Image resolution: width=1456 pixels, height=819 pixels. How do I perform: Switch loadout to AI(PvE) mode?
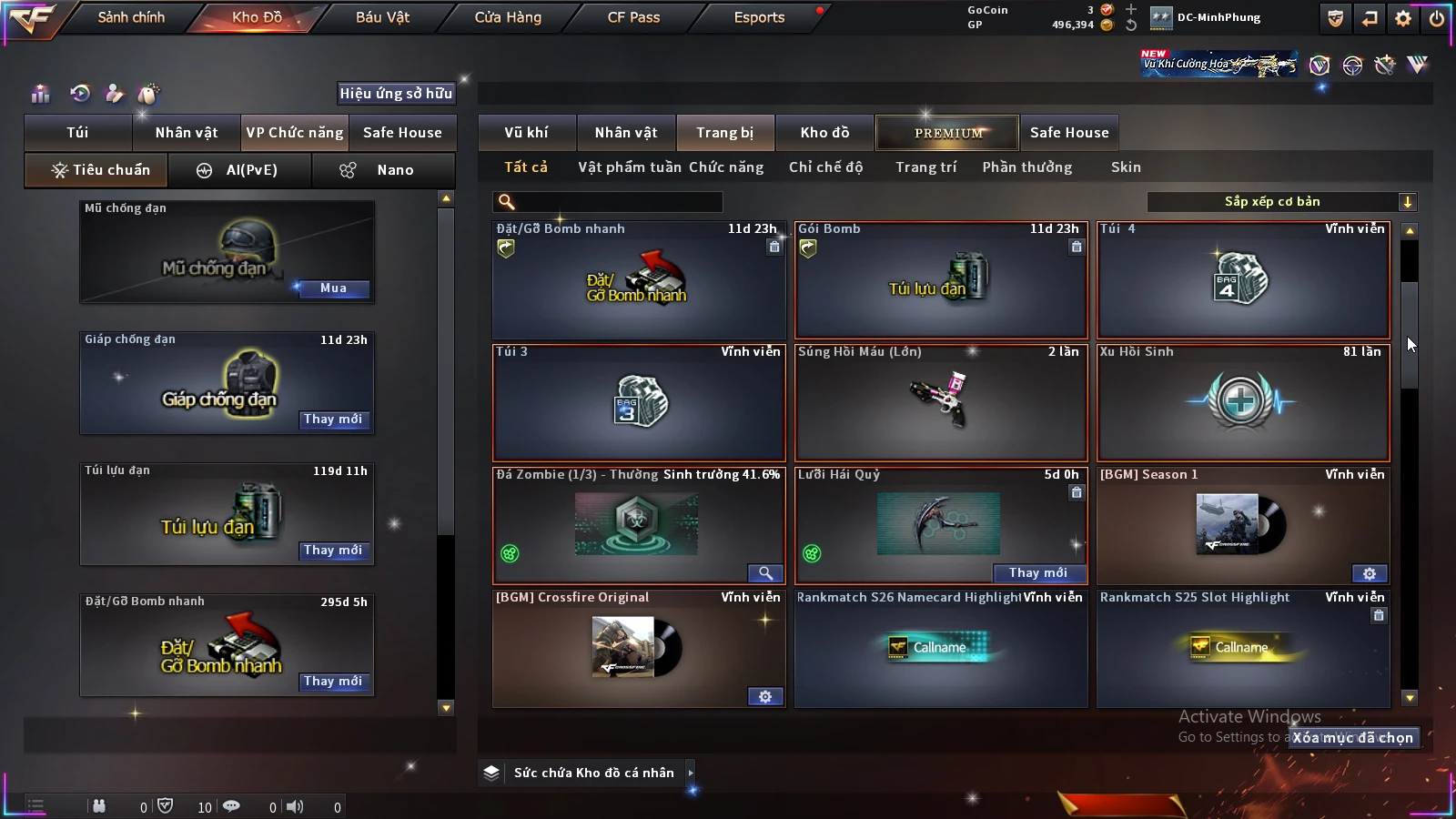240,170
